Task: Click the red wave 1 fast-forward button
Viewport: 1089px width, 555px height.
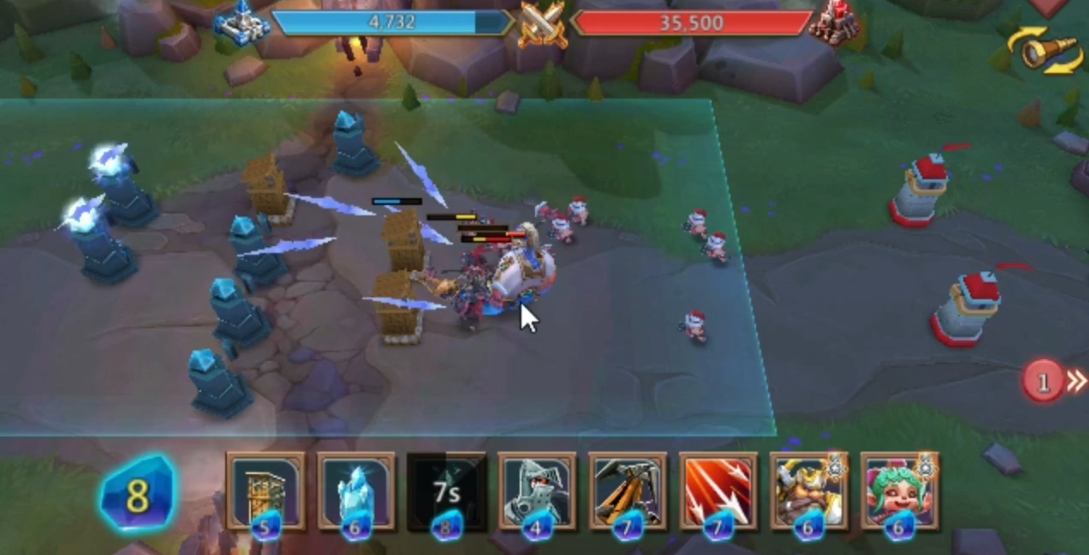Action: click(1053, 381)
